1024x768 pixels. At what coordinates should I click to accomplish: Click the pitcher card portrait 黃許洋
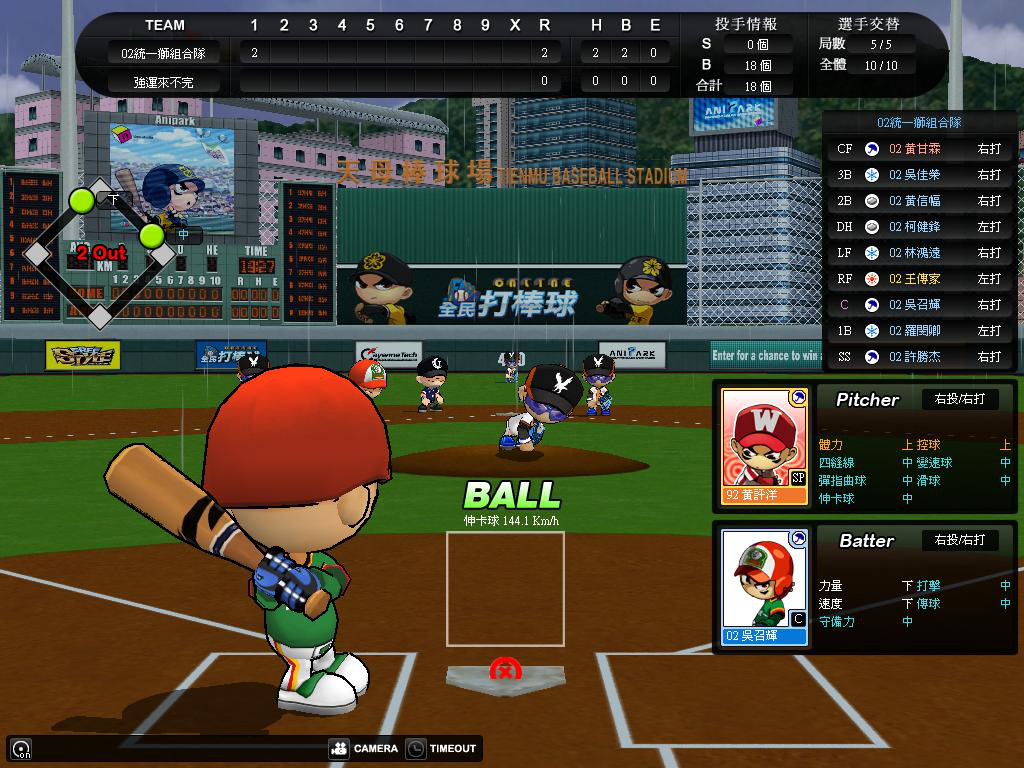pyautogui.click(x=764, y=445)
